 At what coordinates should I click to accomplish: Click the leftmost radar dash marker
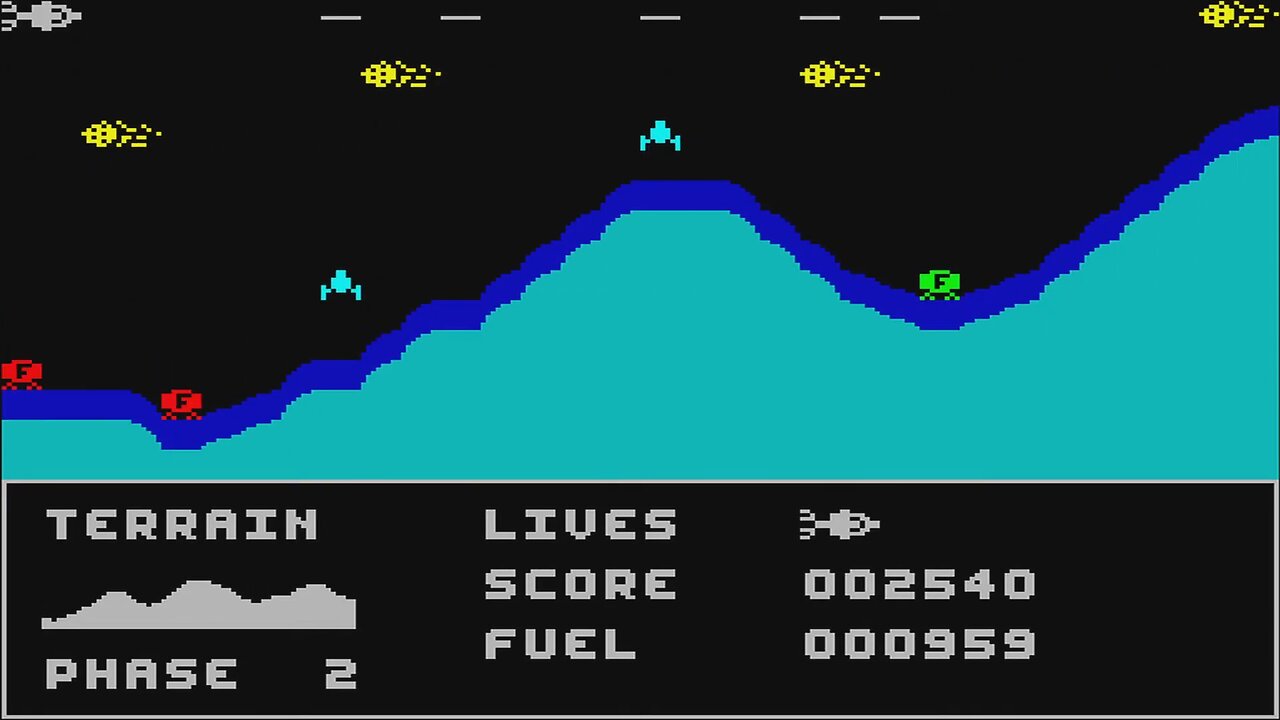click(340, 18)
